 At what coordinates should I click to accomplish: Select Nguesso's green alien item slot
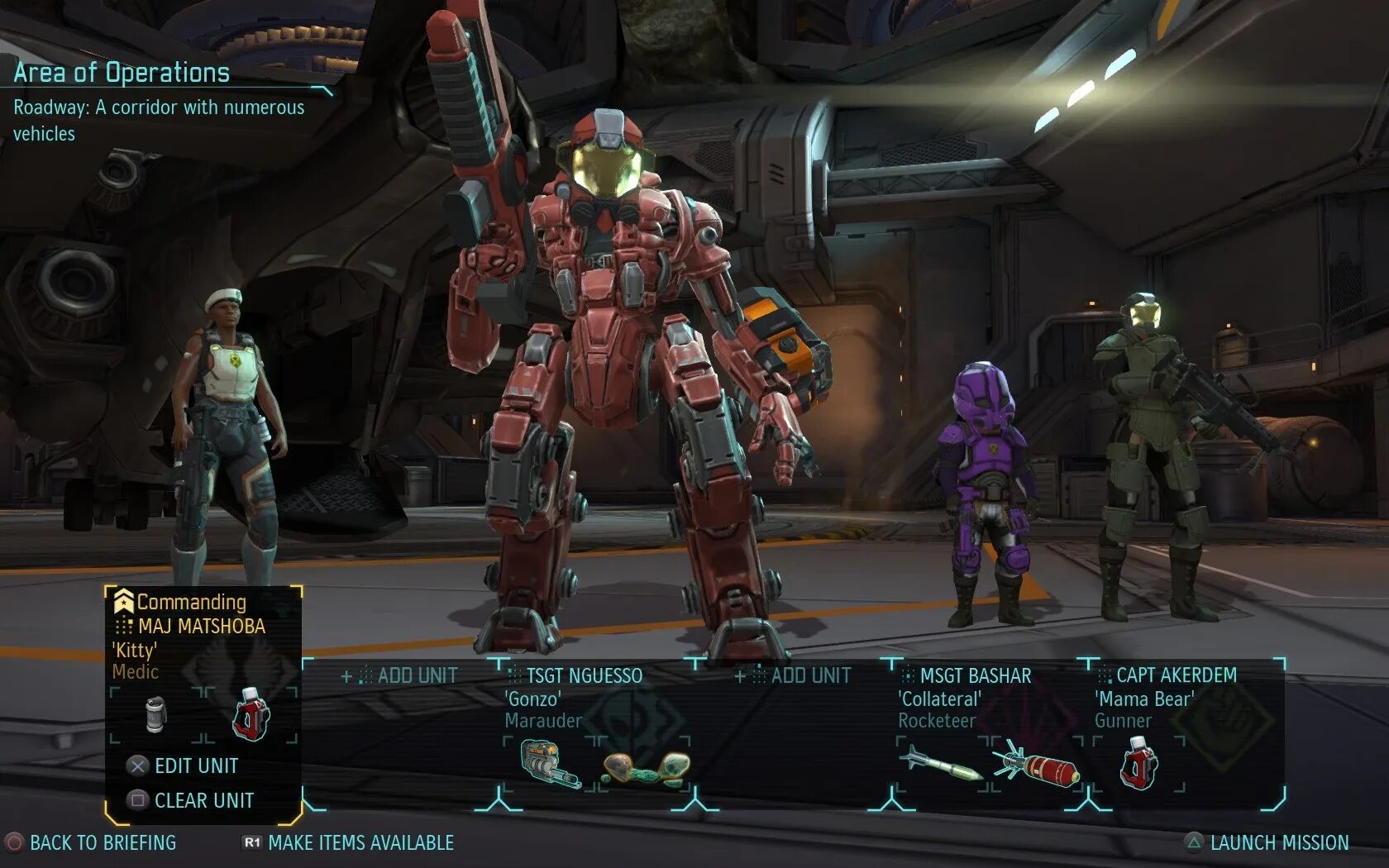pos(645,767)
